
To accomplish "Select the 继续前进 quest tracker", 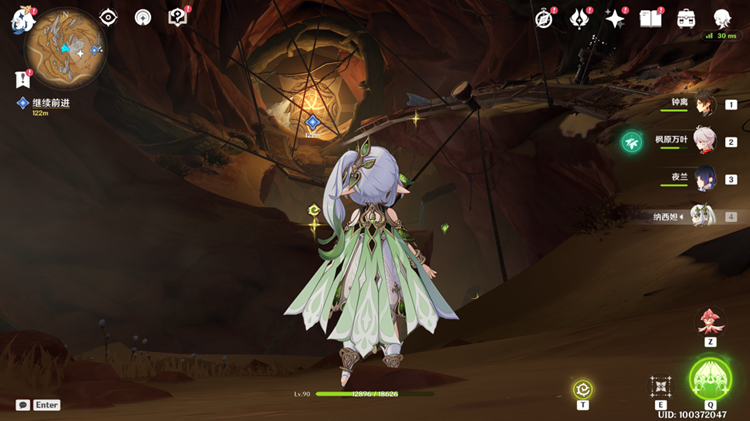I will pyautogui.click(x=48, y=103).
